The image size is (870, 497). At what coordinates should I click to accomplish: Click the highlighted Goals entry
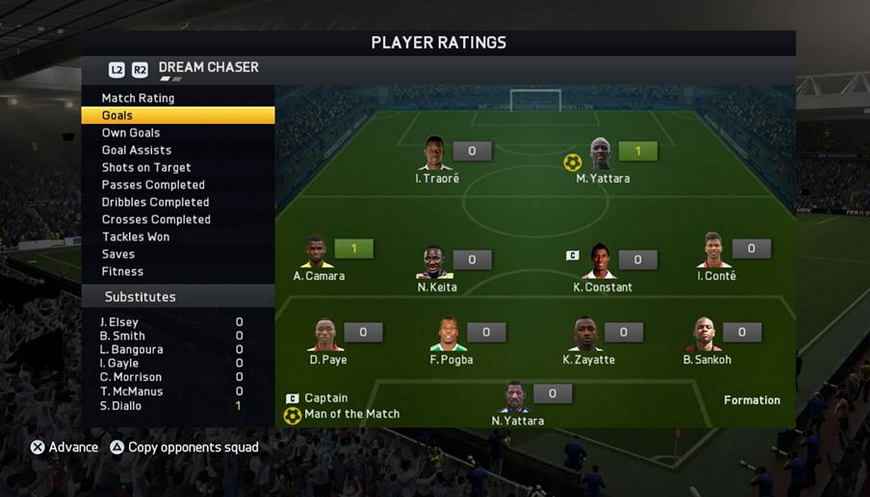(x=177, y=116)
